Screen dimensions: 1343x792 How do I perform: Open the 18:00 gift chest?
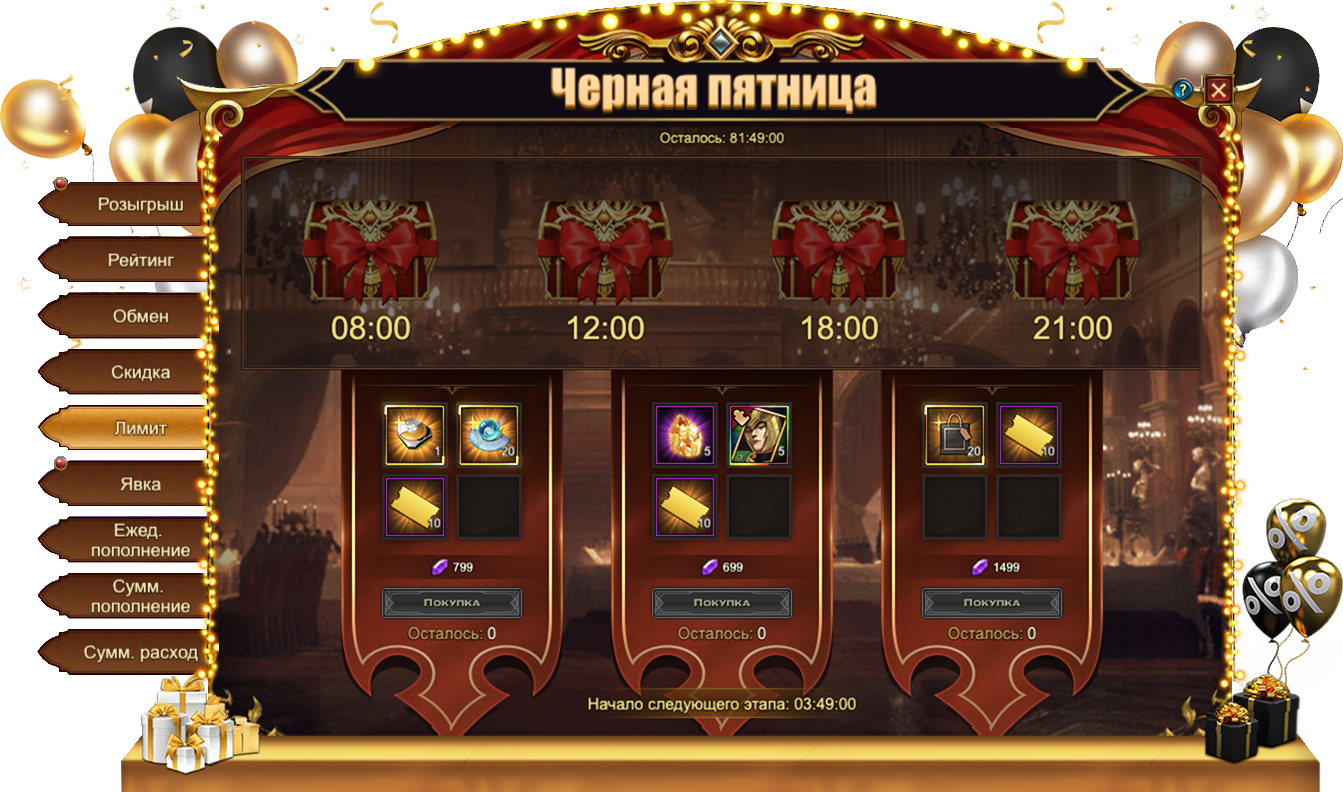[839, 250]
